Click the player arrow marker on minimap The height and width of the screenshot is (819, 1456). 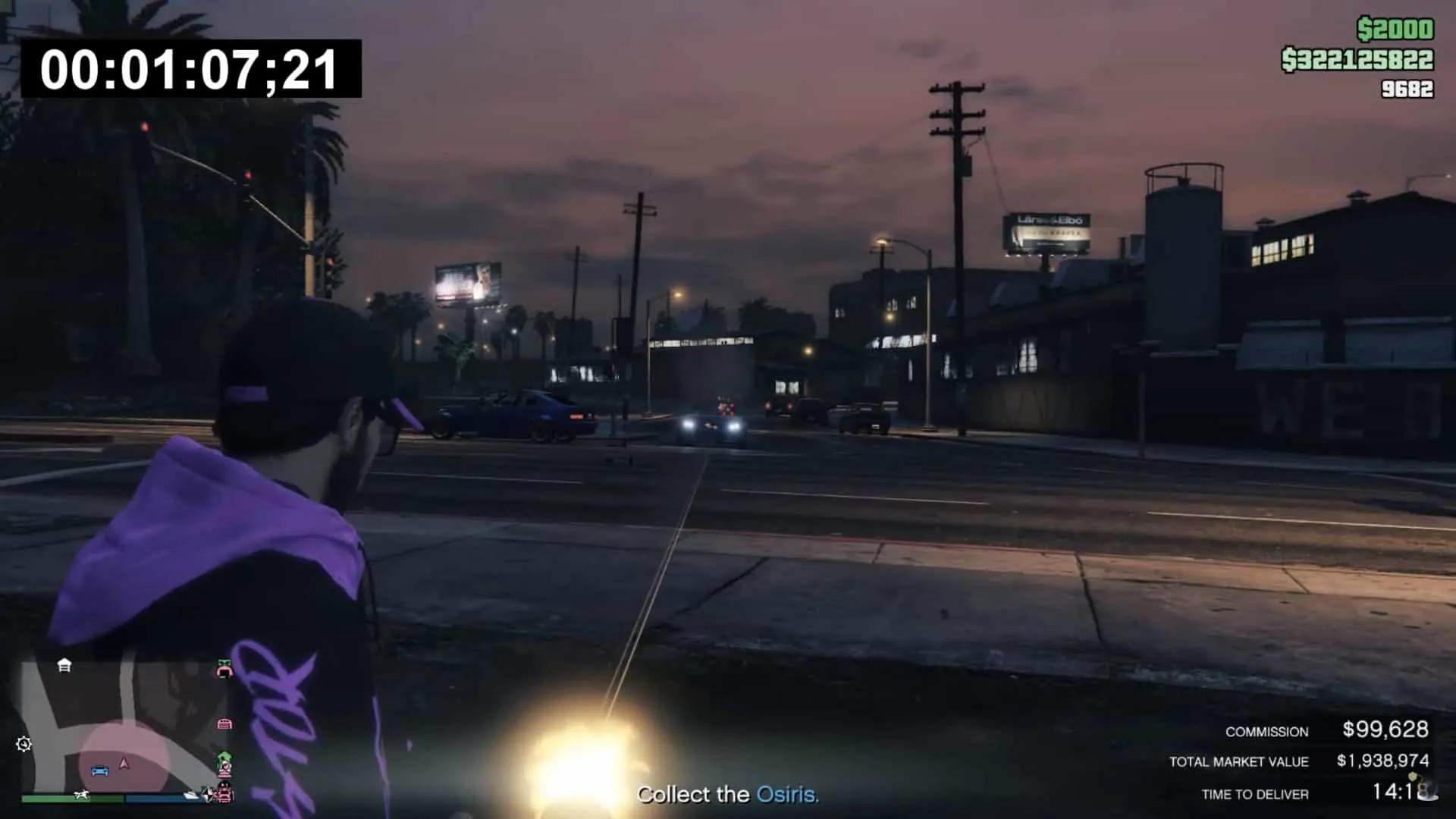click(x=124, y=764)
